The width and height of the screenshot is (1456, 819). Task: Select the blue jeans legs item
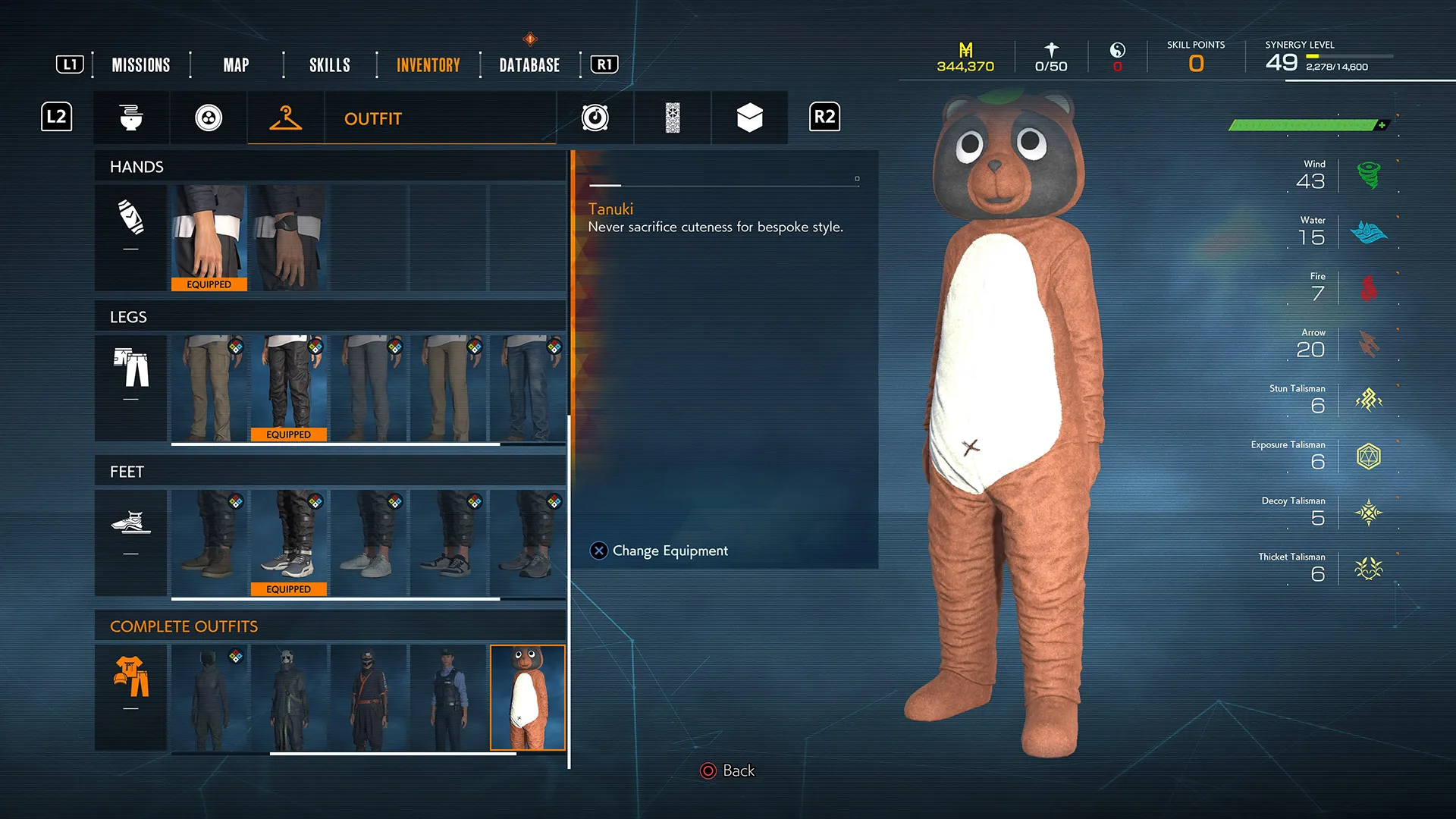527,388
